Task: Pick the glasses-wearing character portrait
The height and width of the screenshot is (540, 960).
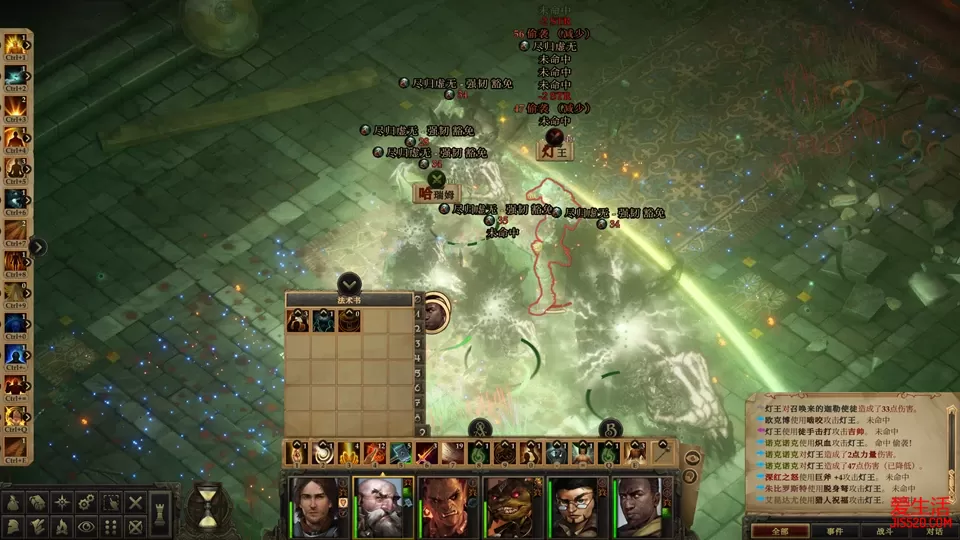Action: point(577,504)
